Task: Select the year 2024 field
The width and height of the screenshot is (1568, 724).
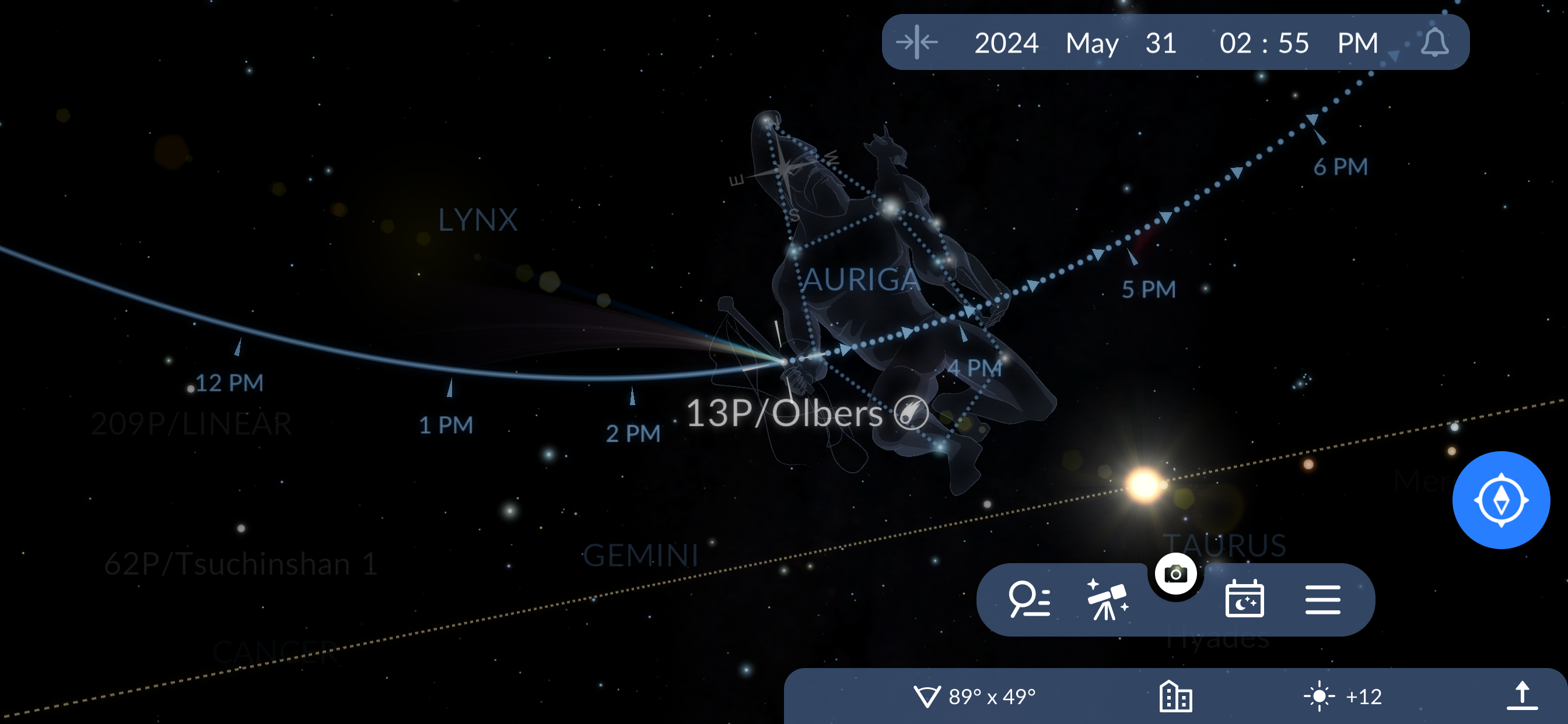Action: click(1006, 43)
